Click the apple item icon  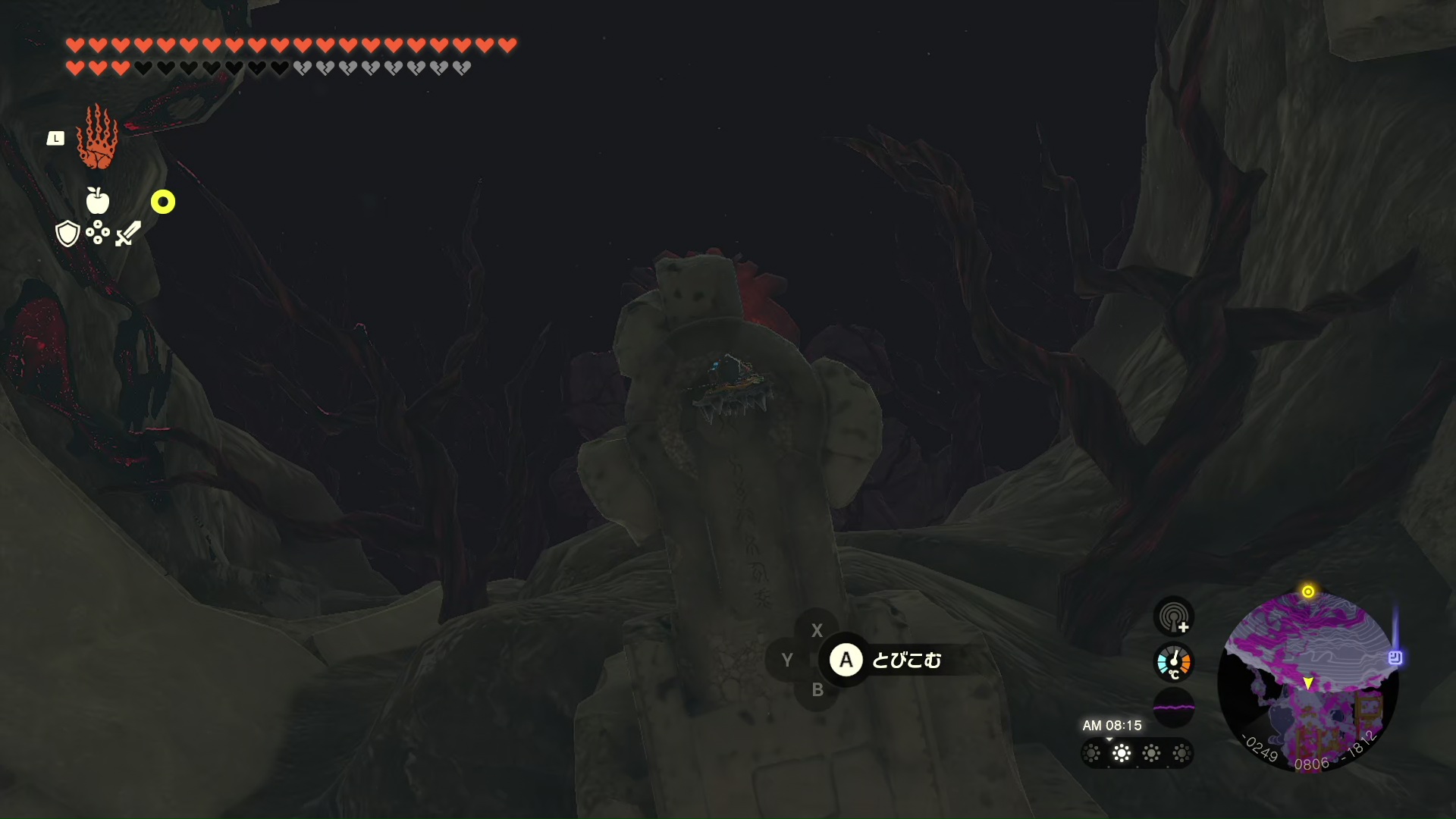(x=98, y=201)
